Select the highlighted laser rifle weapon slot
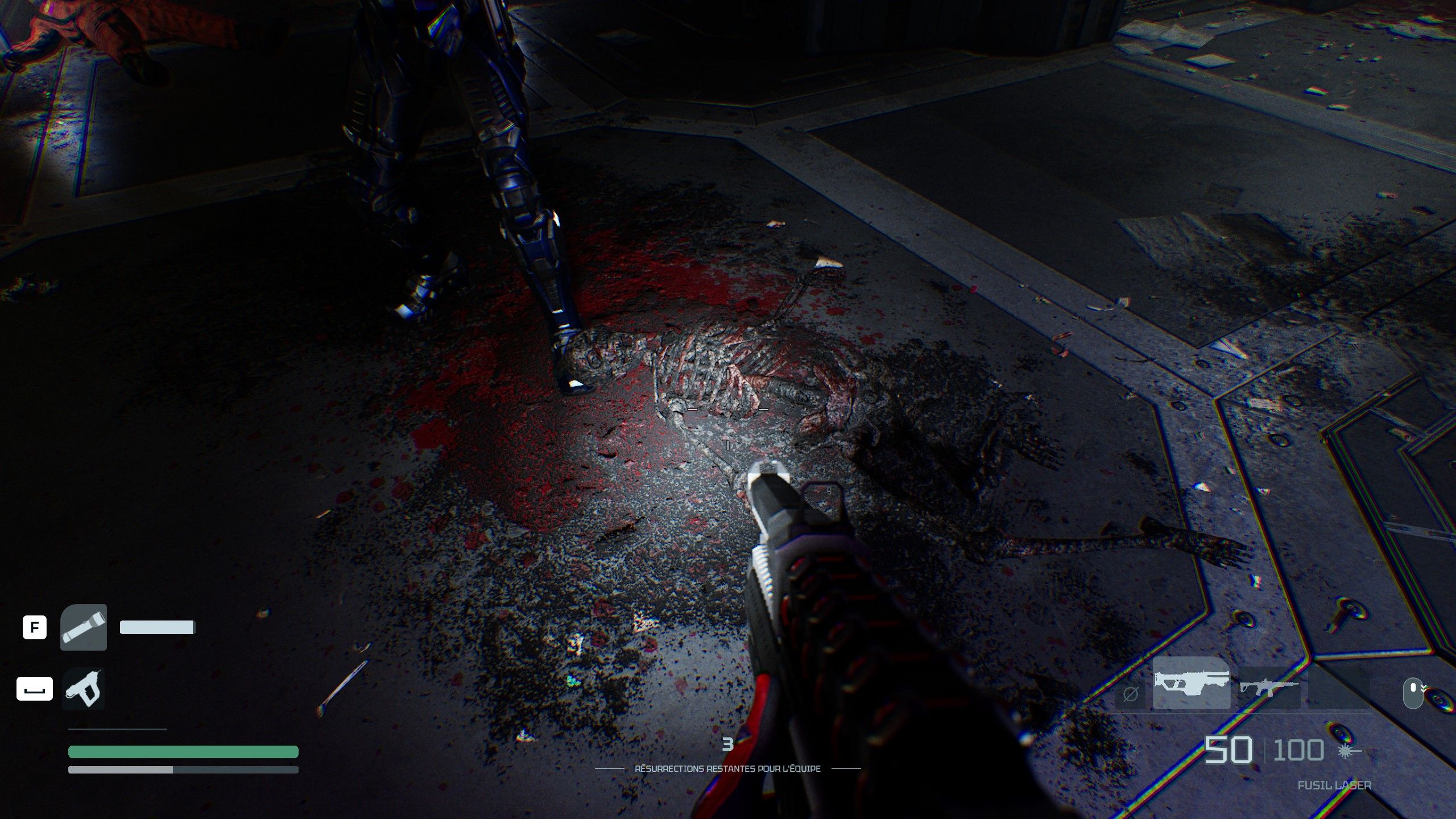The width and height of the screenshot is (1456, 819). click(1191, 683)
